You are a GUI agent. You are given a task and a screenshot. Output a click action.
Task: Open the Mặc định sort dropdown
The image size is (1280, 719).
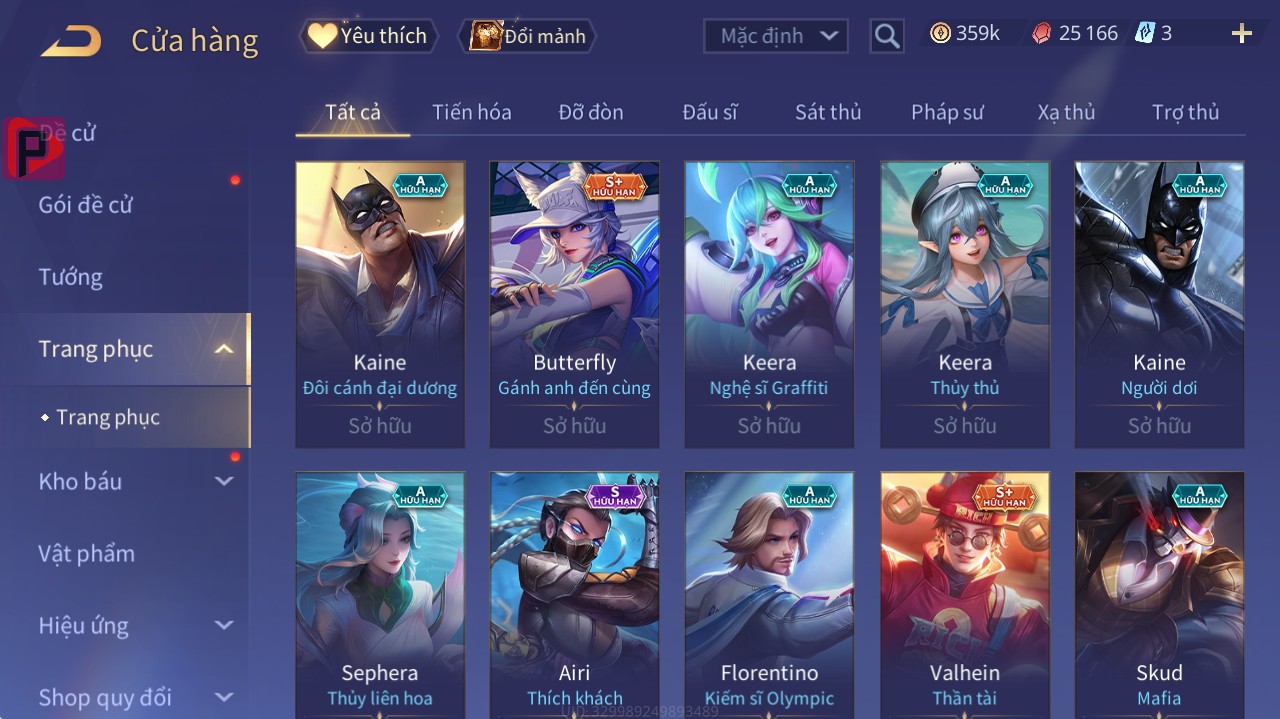(776, 36)
